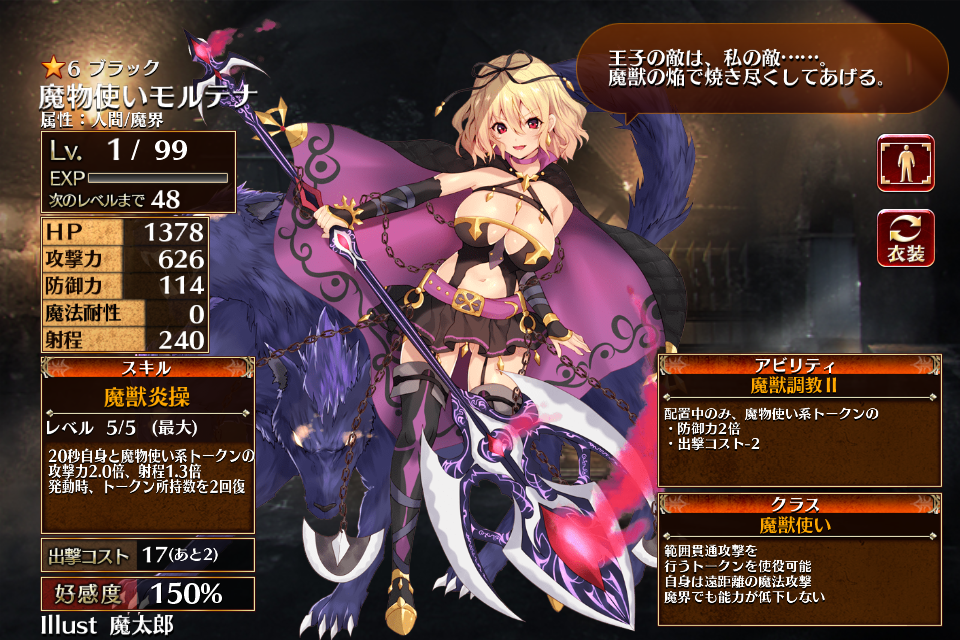View the 魔獣使い class description panel
Viewport: 960px width, 640px height.
[x=799, y=558]
